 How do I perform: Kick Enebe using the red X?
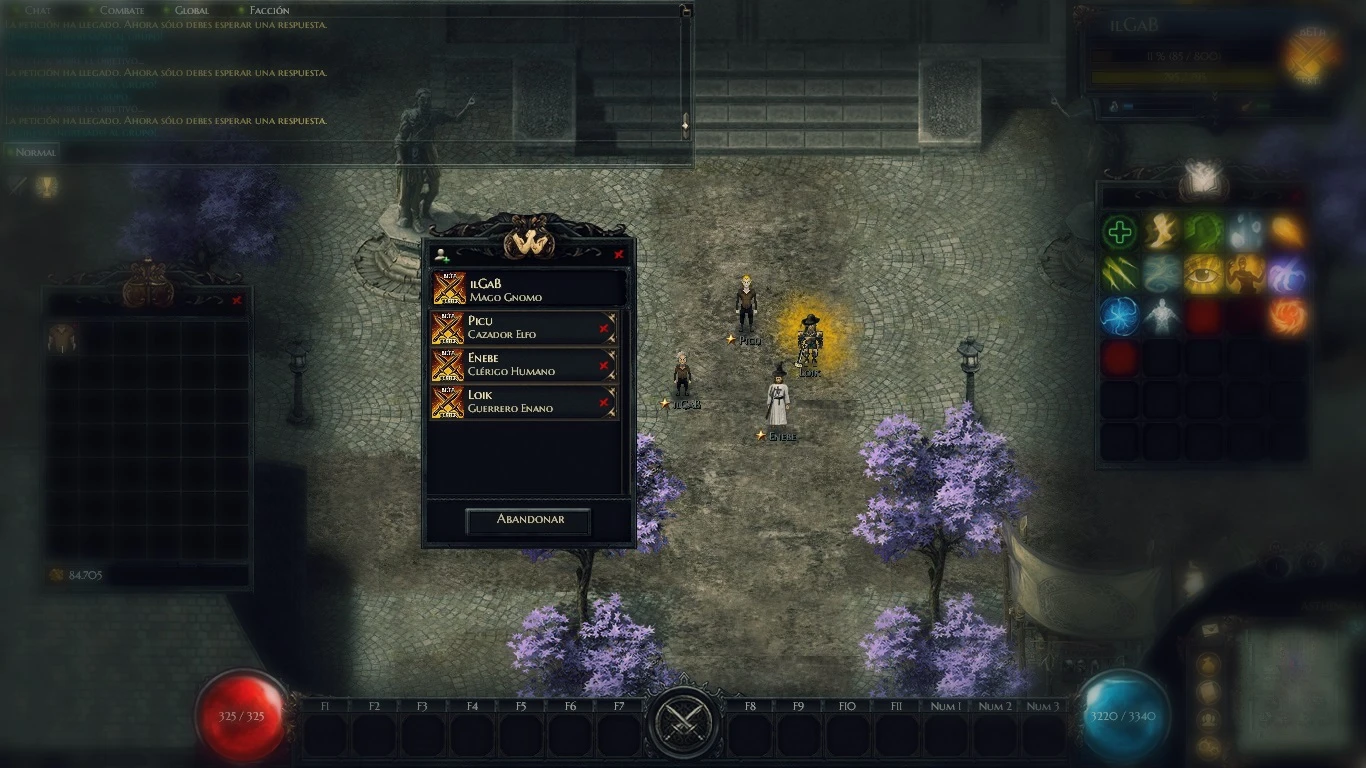click(x=604, y=366)
